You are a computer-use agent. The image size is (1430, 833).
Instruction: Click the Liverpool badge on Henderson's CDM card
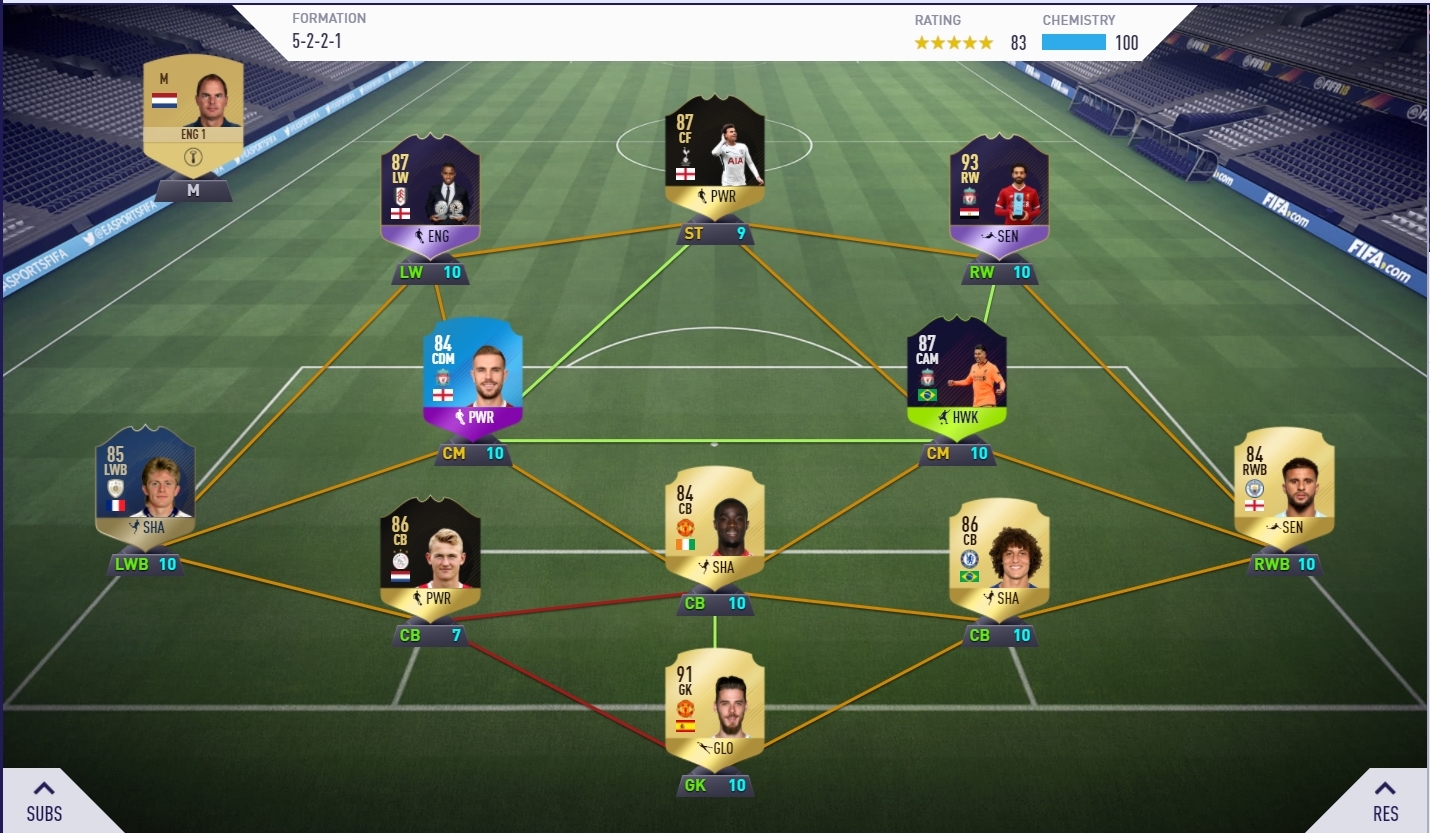(443, 378)
